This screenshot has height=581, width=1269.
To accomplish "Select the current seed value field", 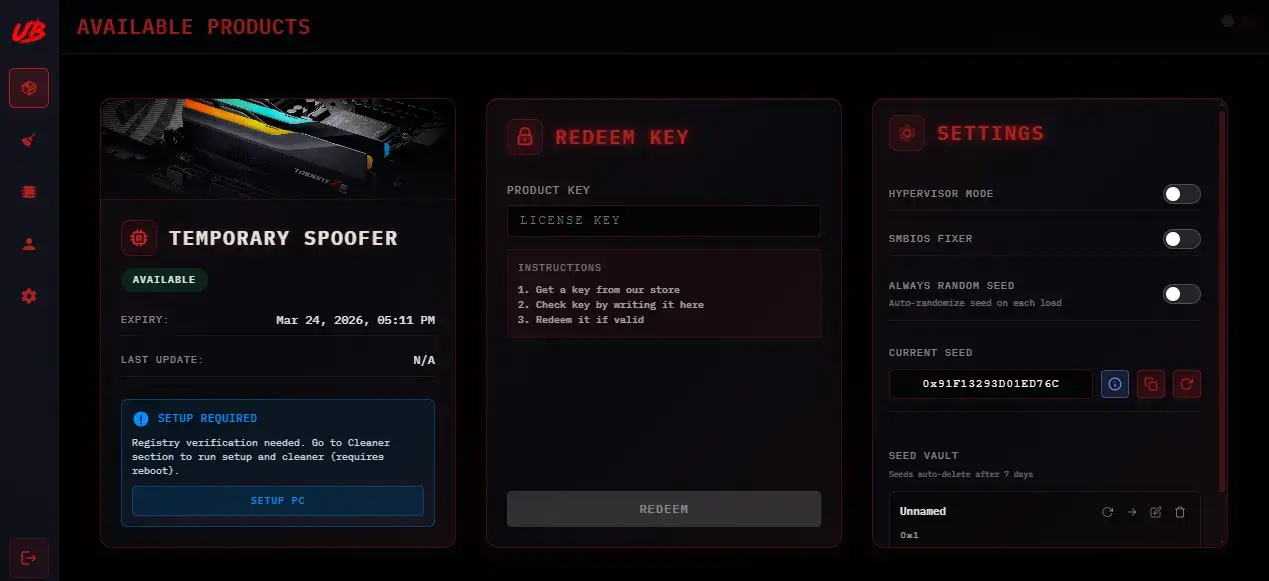I will click(x=990, y=383).
